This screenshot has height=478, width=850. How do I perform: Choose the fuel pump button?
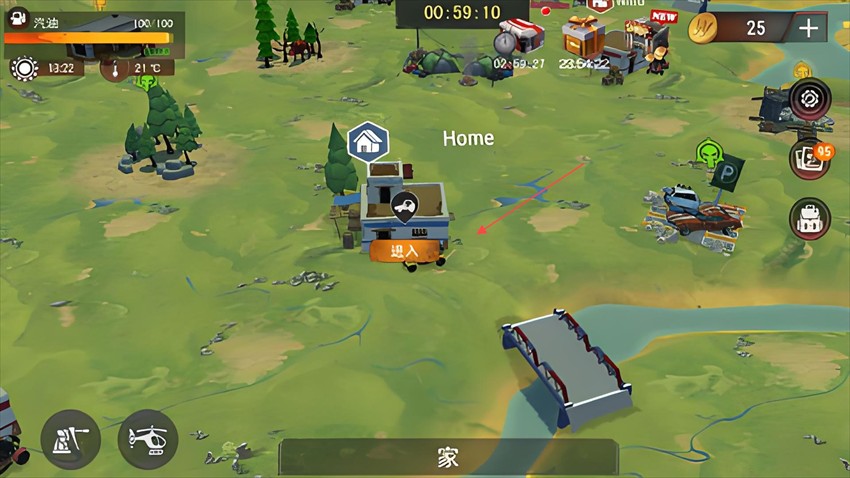70,440
